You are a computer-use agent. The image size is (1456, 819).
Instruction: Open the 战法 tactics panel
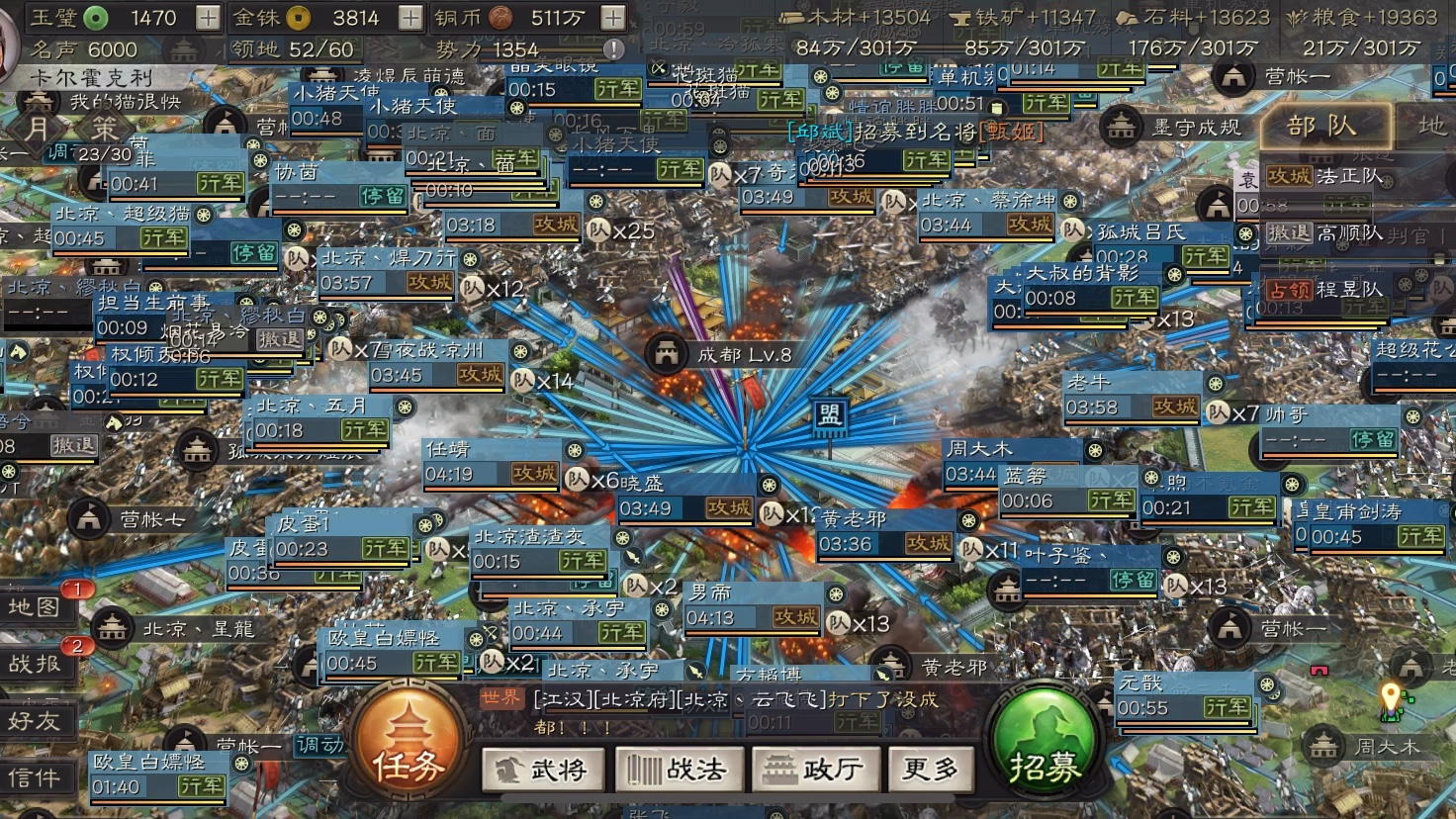[679, 769]
